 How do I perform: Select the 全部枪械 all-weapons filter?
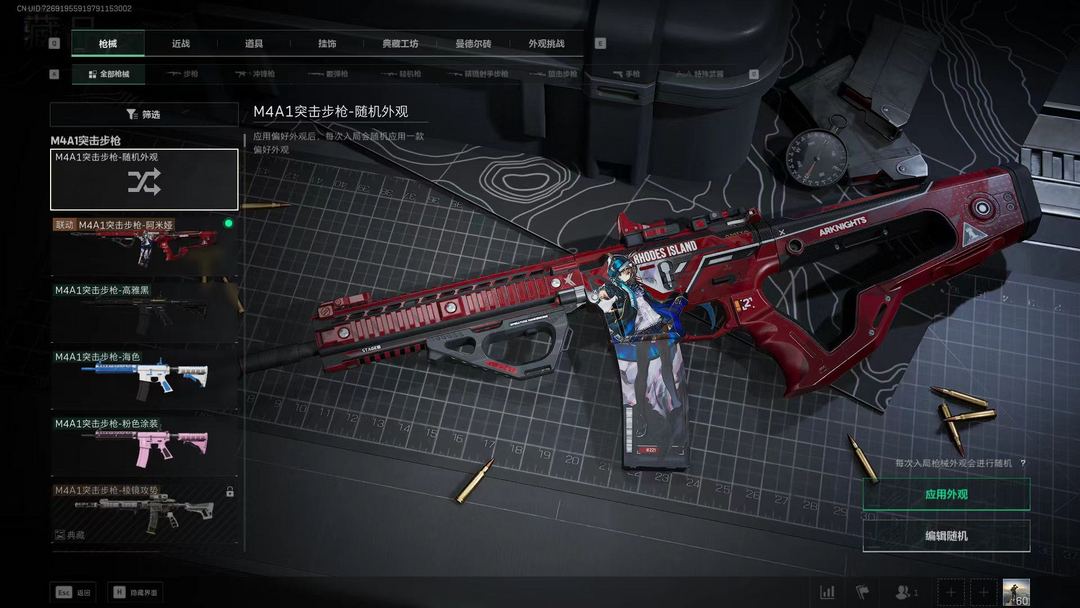click(x=108, y=74)
